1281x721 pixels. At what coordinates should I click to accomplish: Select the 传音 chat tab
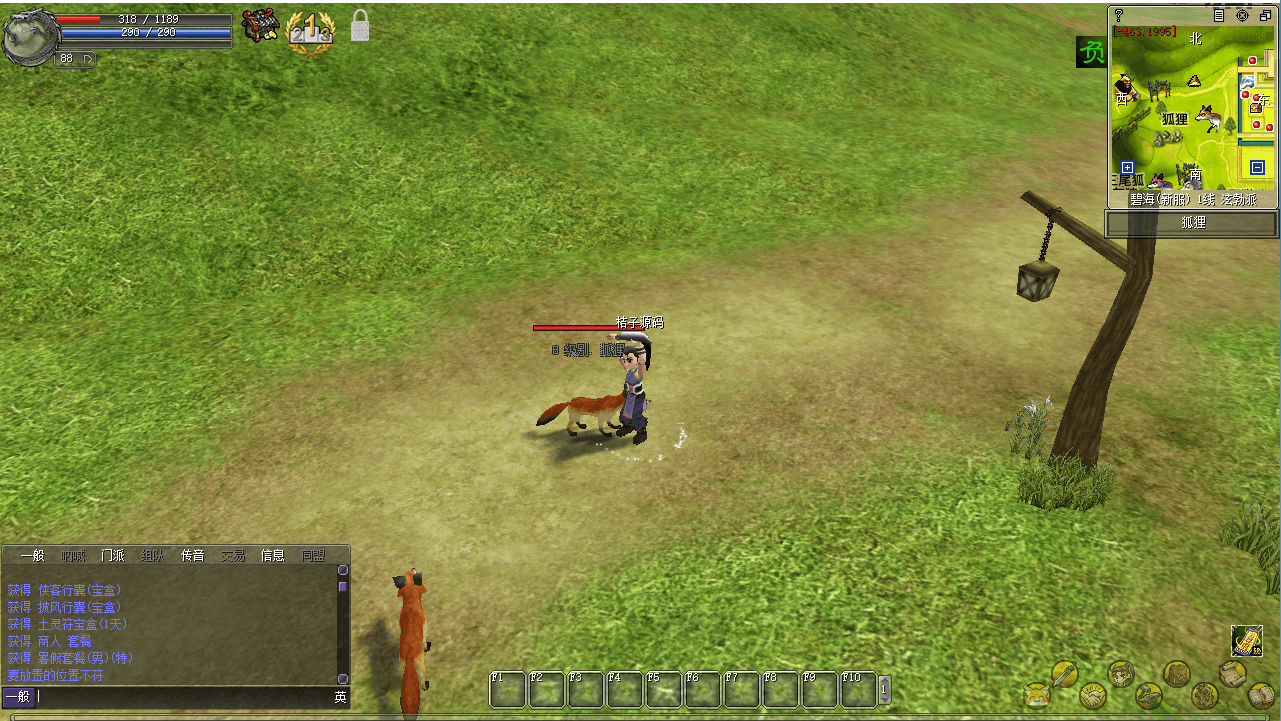192,556
